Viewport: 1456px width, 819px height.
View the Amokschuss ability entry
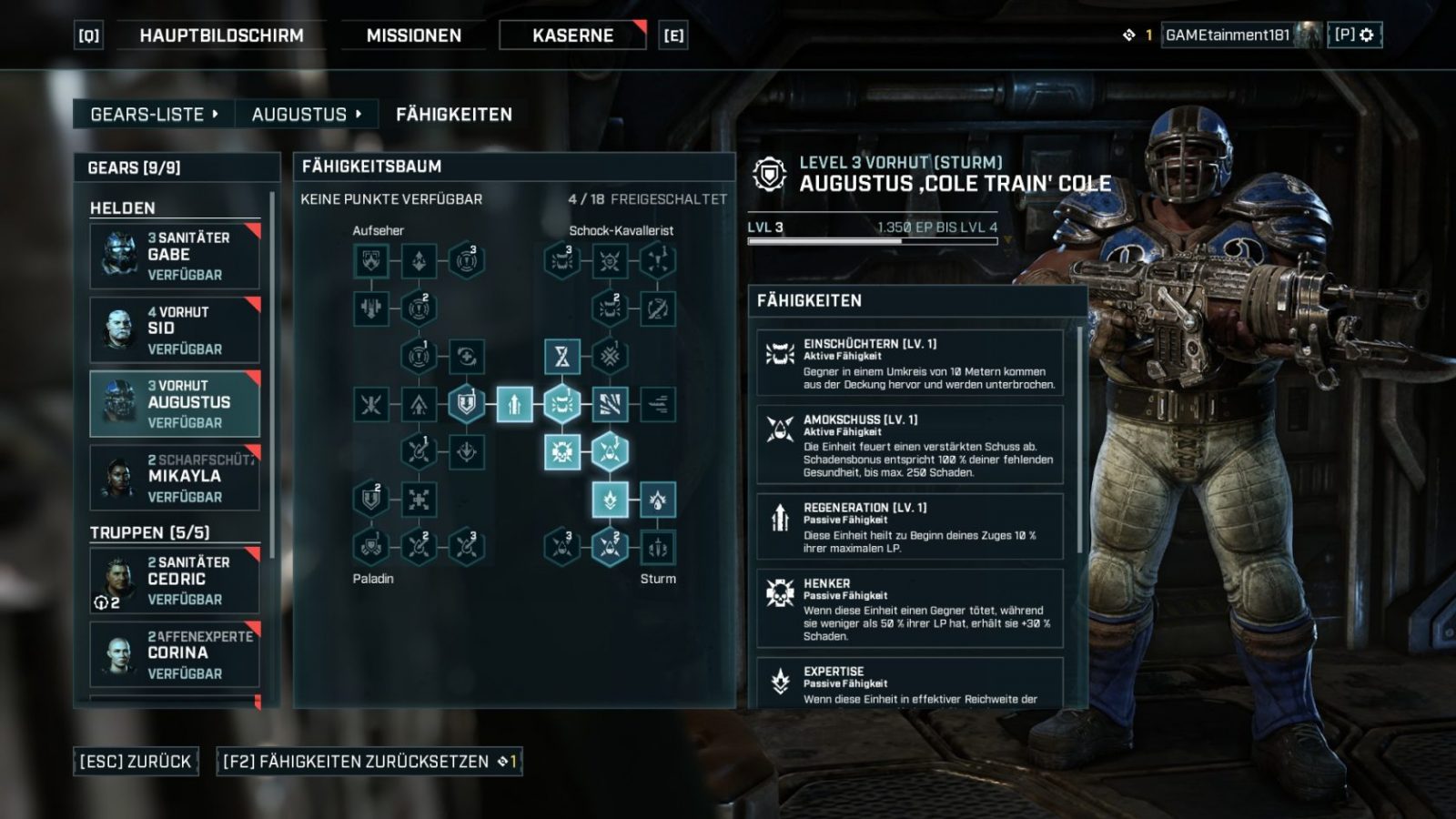pos(910,444)
